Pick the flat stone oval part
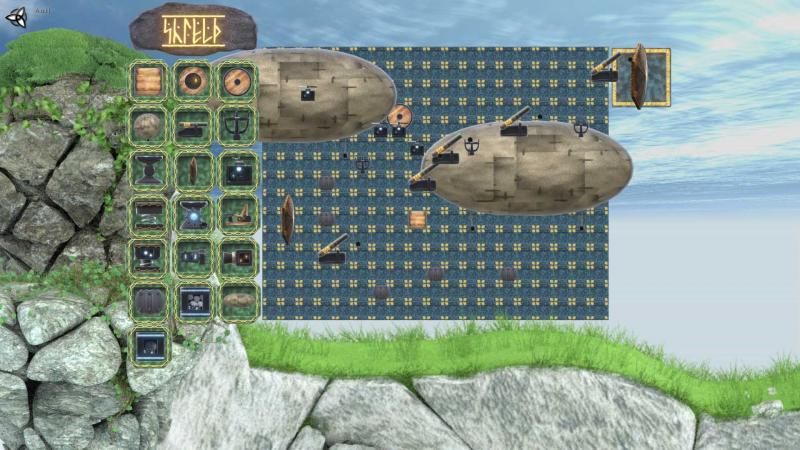This screenshot has width=800, height=450. [x=238, y=301]
